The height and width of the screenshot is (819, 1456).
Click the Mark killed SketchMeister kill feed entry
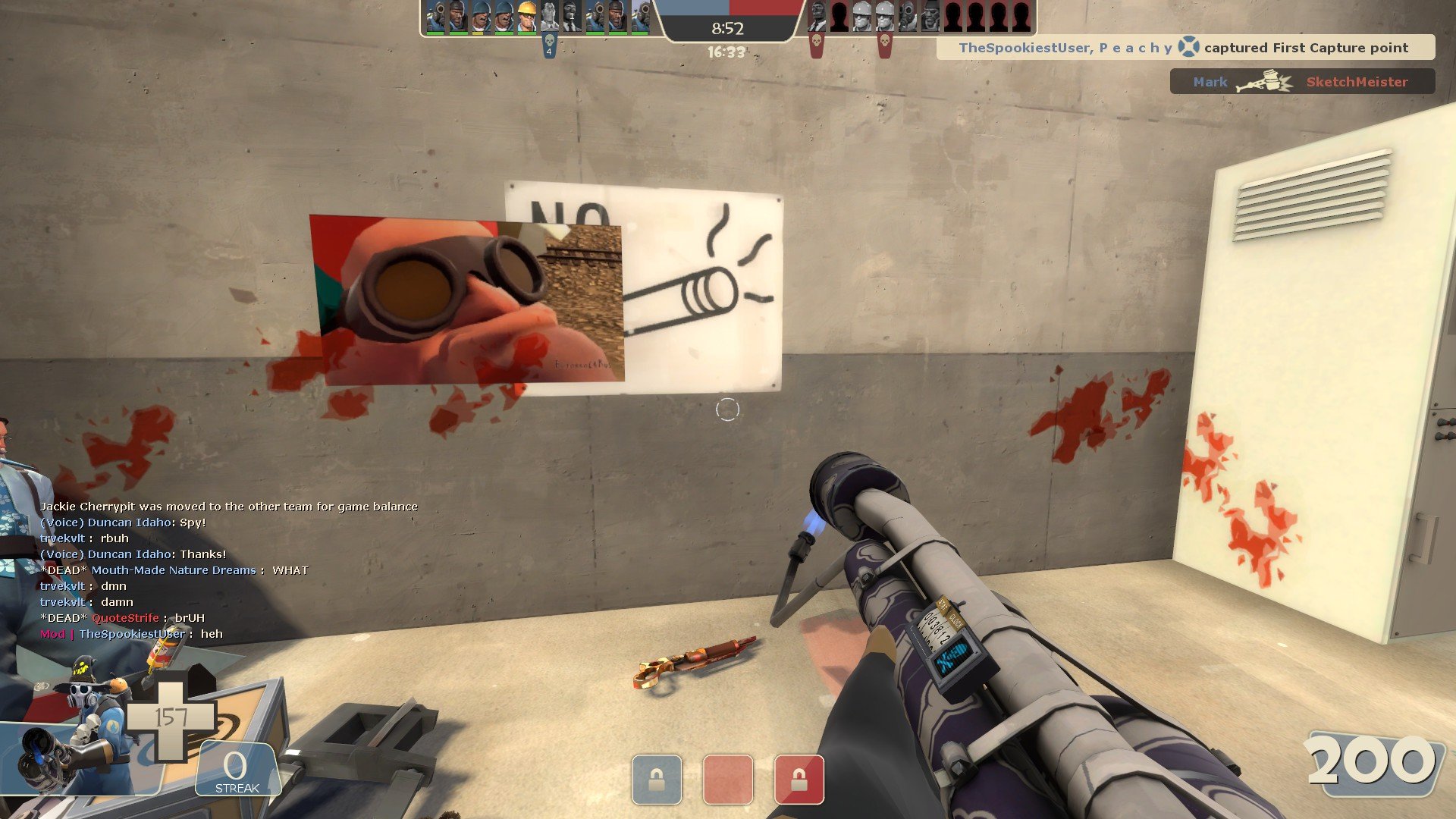point(1301,82)
